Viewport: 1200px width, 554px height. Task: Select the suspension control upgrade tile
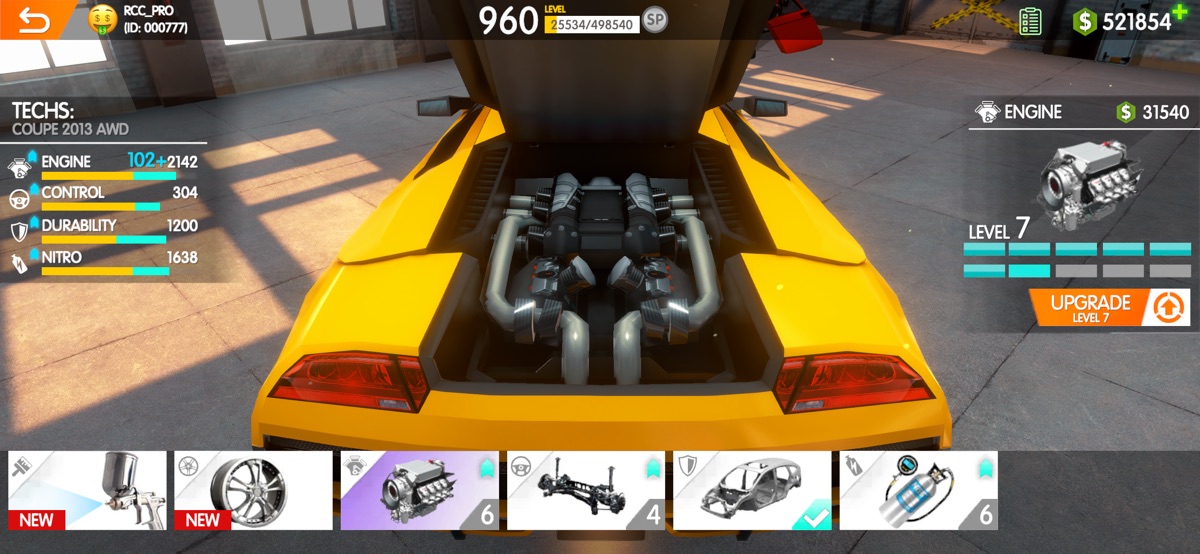[x=585, y=490]
